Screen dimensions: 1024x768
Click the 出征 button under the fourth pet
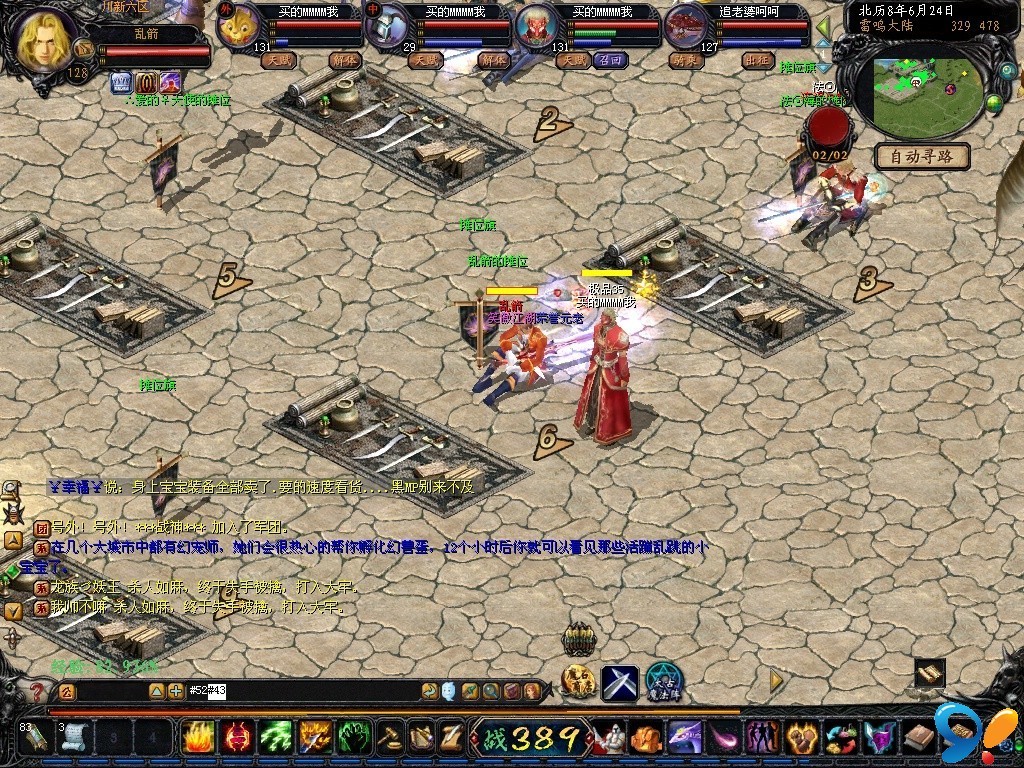tap(759, 60)
